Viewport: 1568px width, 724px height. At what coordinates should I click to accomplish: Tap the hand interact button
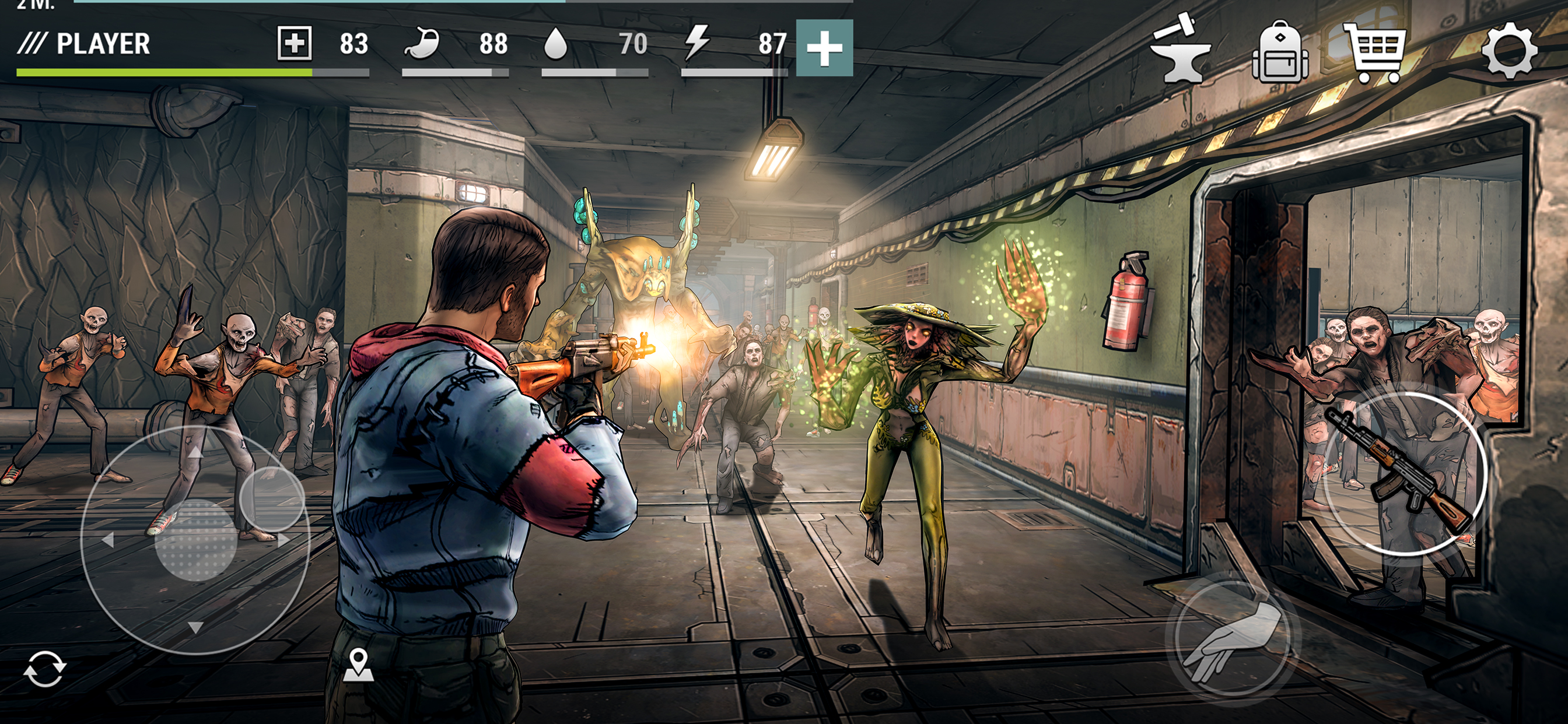click(1233, 639)
